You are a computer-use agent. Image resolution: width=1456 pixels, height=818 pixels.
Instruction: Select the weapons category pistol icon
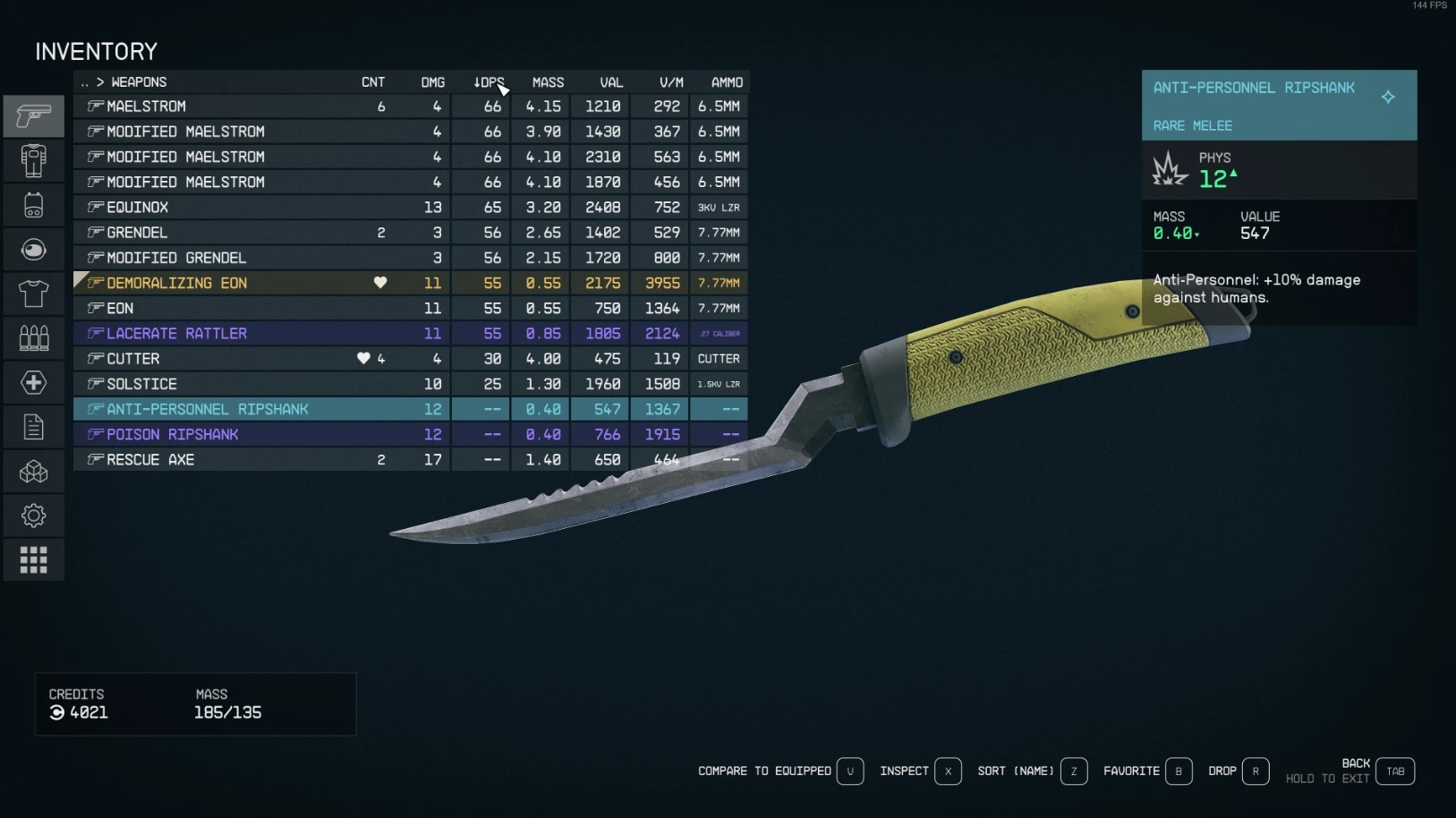pyautogui.click(x=33, y=115)
